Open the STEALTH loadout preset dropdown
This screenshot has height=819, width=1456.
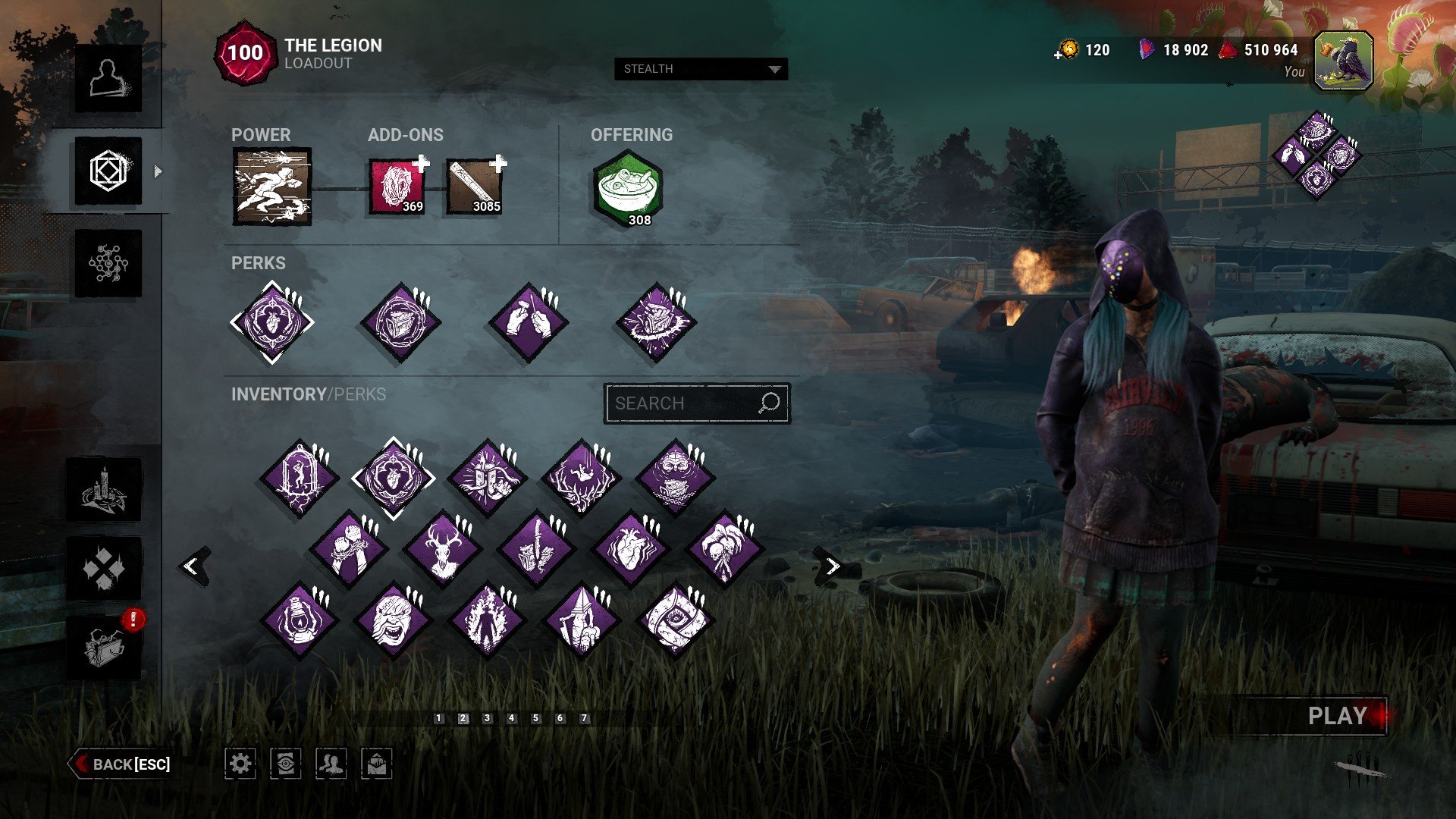click(701, 69)
